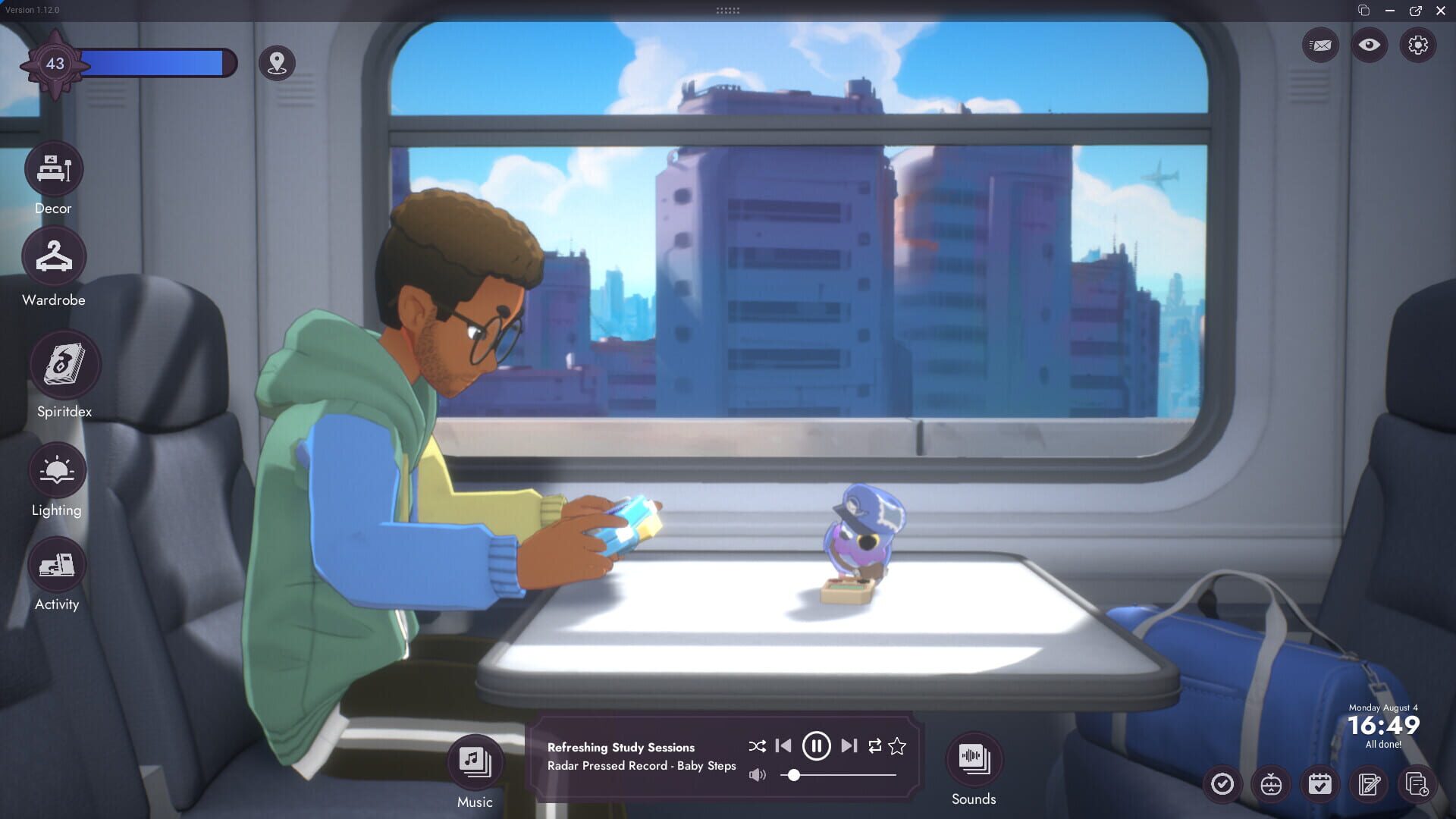
Task: Open the location map picker
Action: click(276, 64)
